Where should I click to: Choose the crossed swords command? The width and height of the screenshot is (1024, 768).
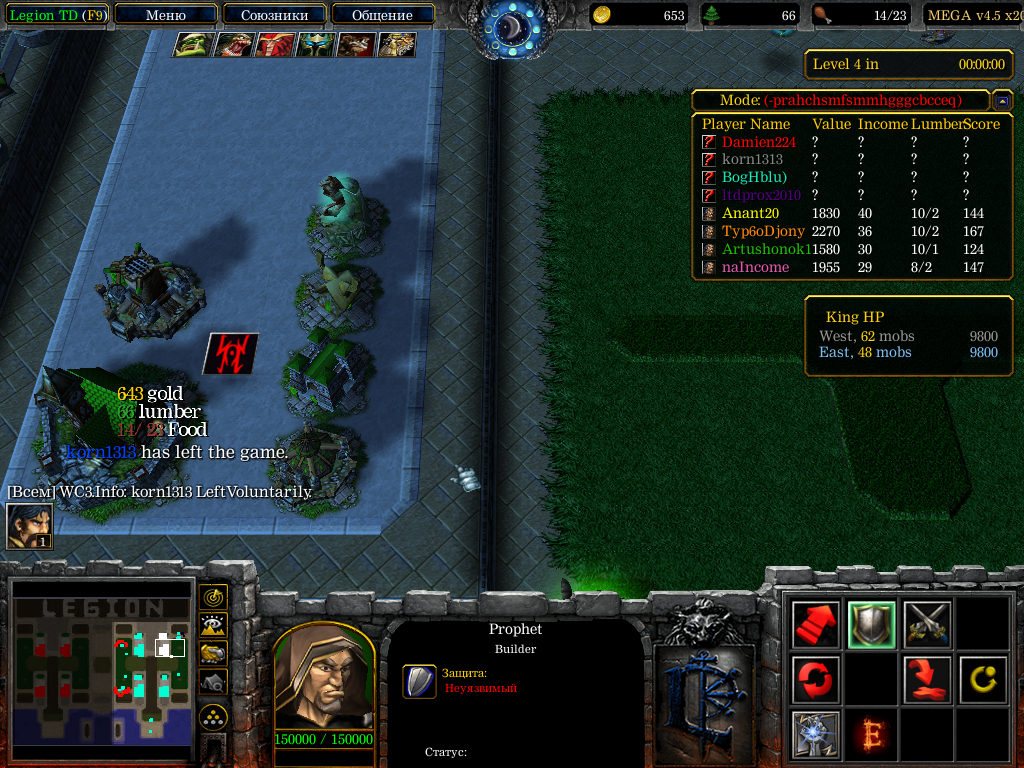927,625
